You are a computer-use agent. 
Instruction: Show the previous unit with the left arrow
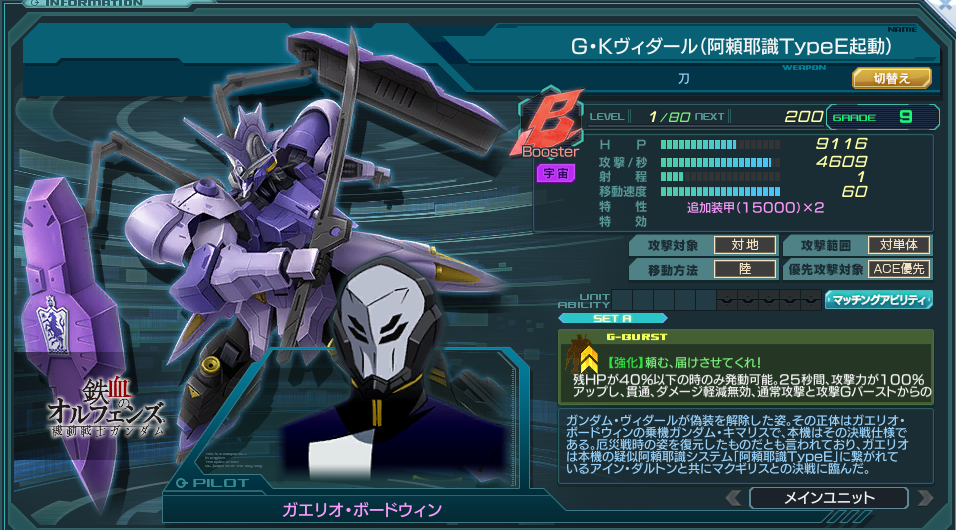pyautogui.click(x=733, y=498)
